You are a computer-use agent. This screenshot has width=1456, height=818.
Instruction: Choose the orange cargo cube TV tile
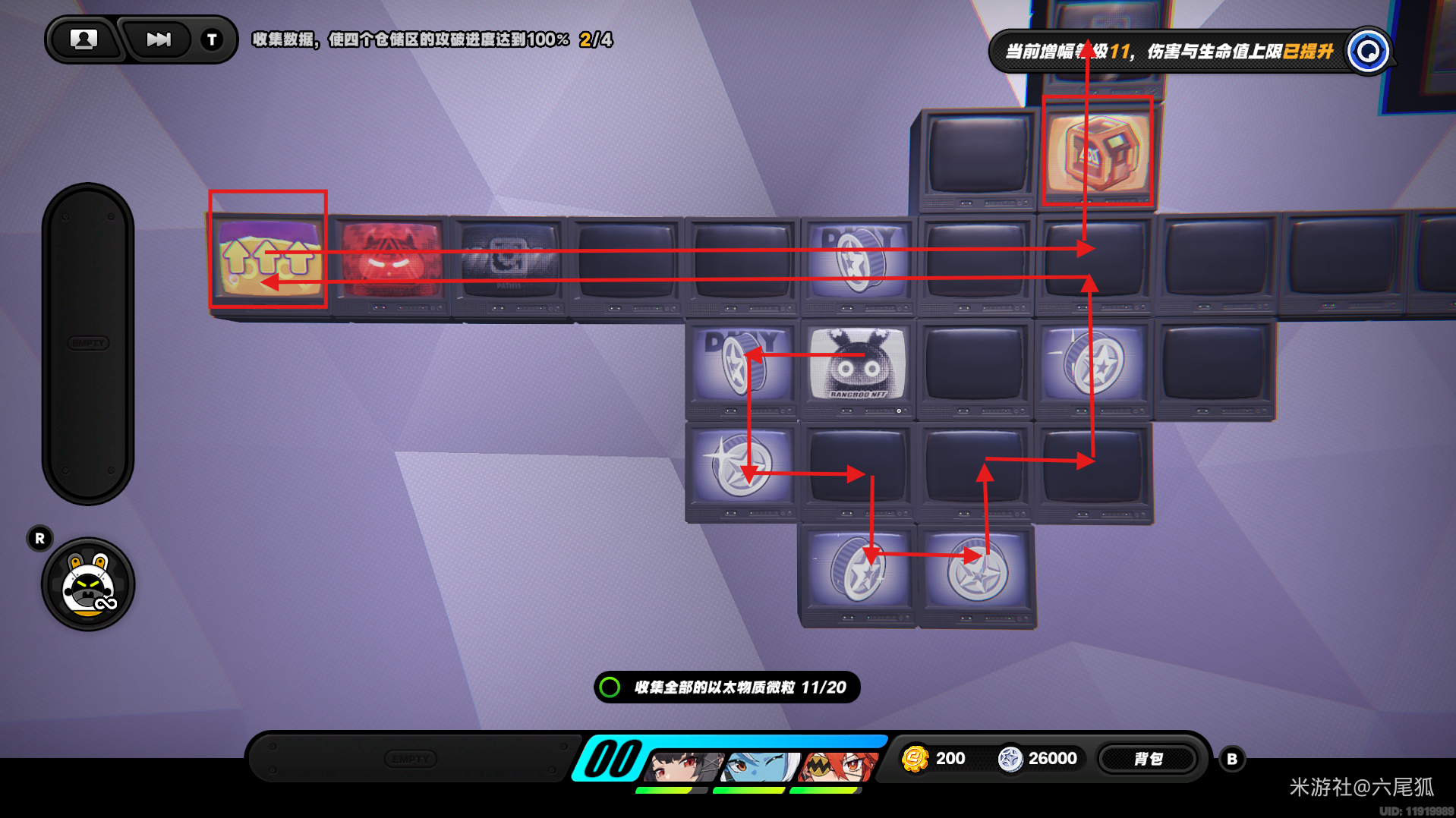tap(1097, 152)
